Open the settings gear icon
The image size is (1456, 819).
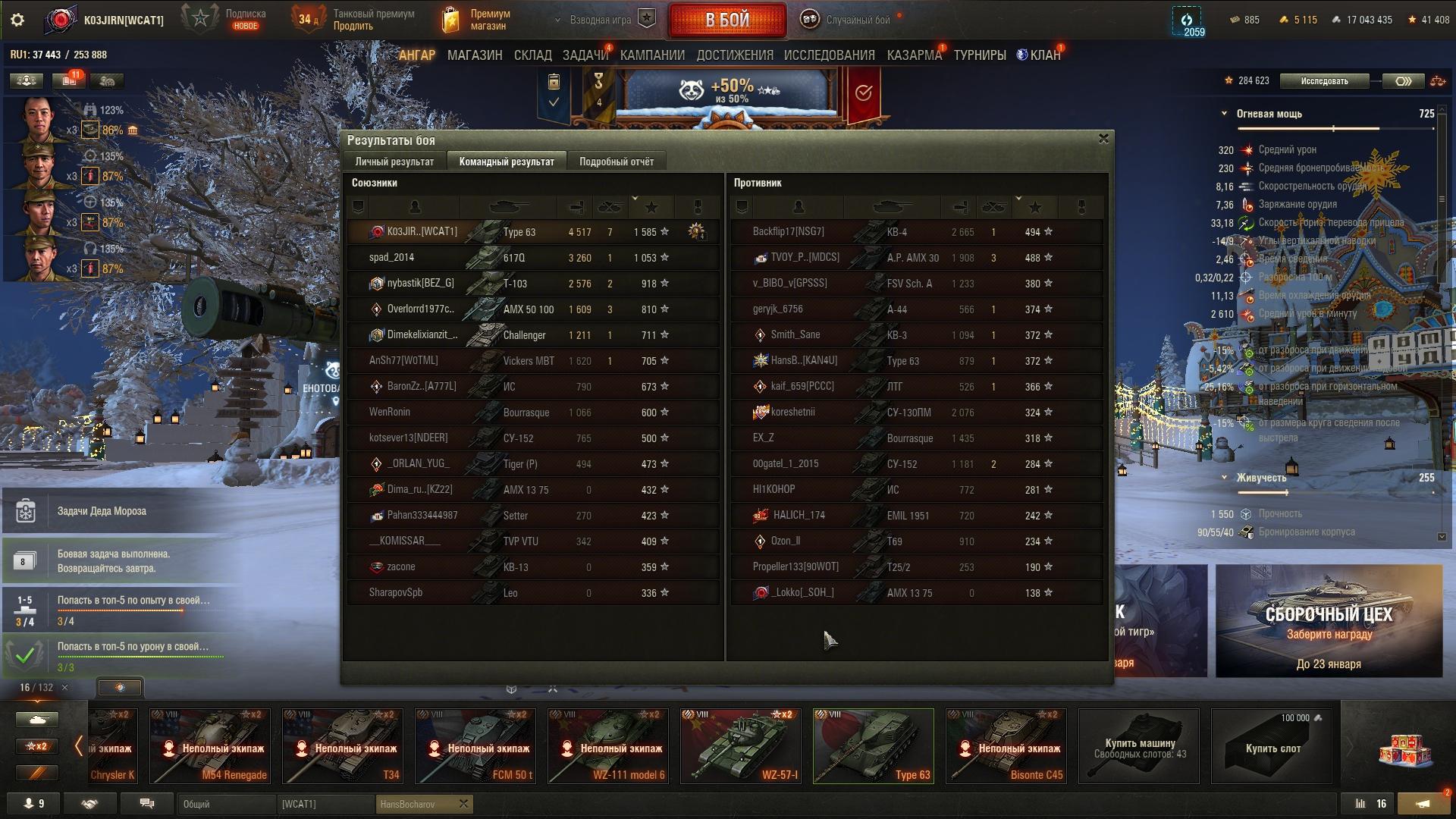pos(17,20)
